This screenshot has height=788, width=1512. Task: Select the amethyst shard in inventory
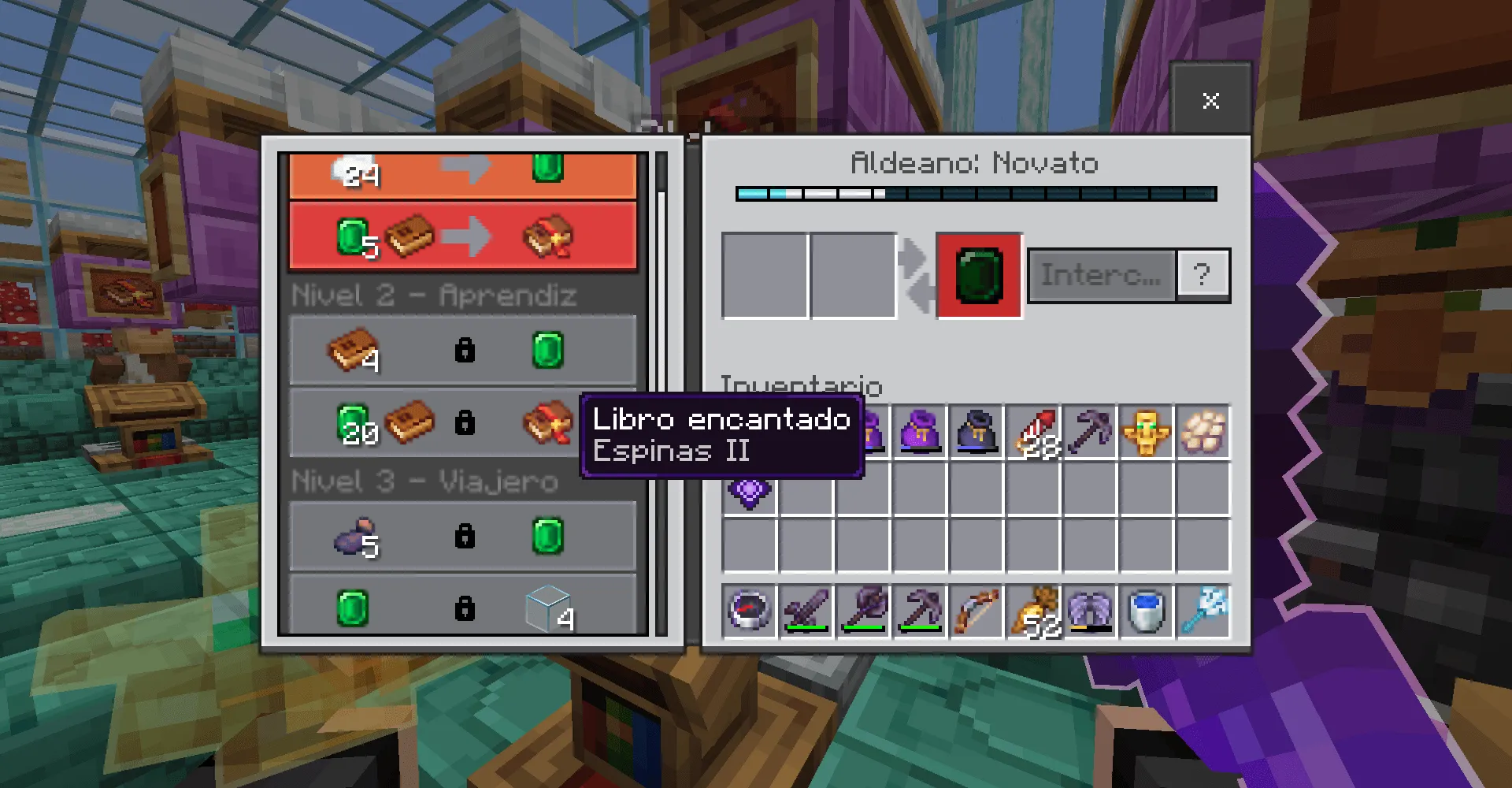coord(748,492)
